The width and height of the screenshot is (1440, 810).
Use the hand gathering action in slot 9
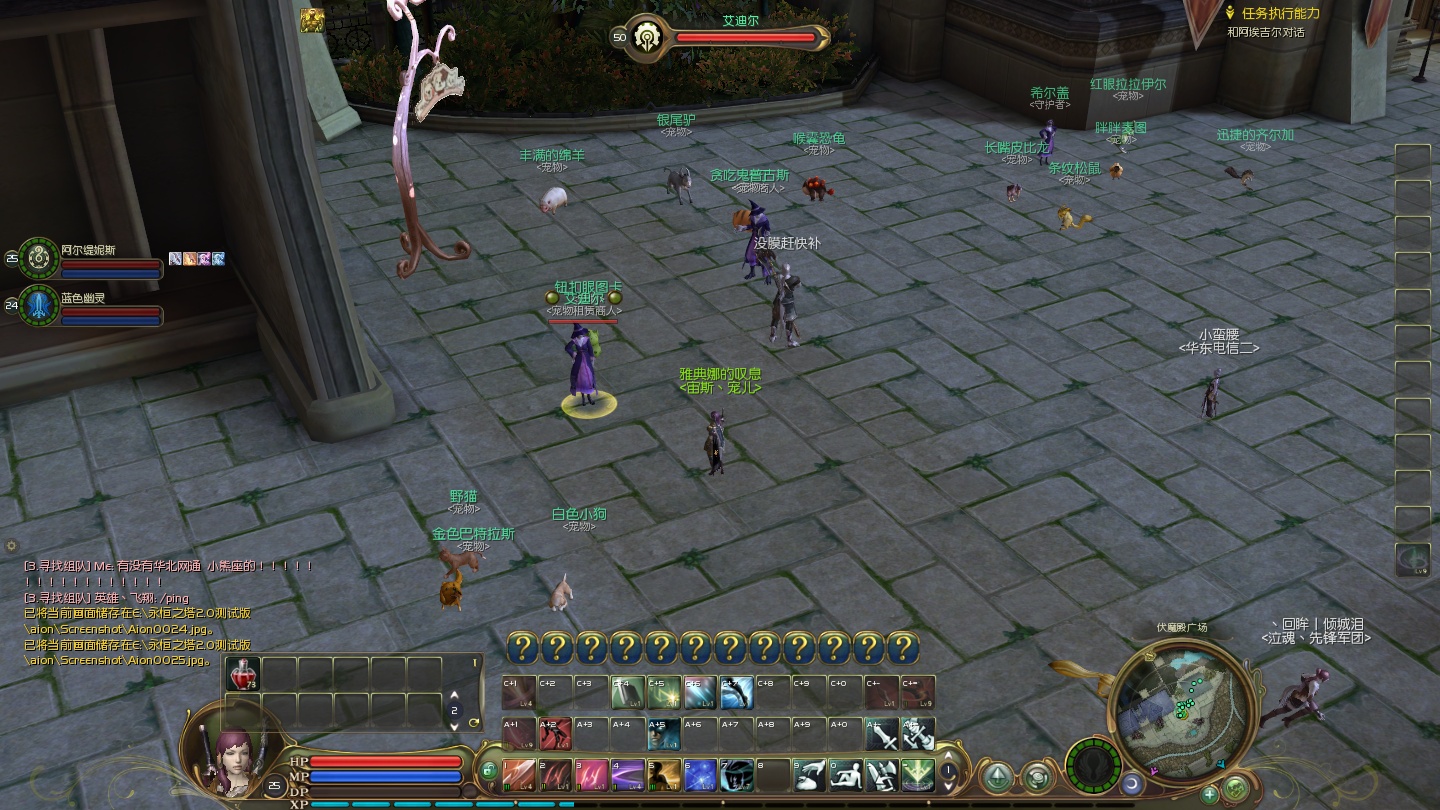click(809, 774)
